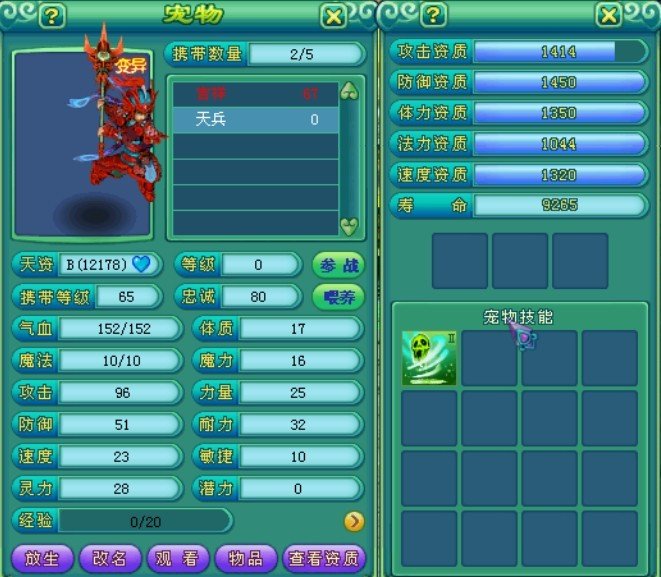Open help on the aptitude panel
The image size is (661, 577).
pyautogui.click(x=432, y=16)
